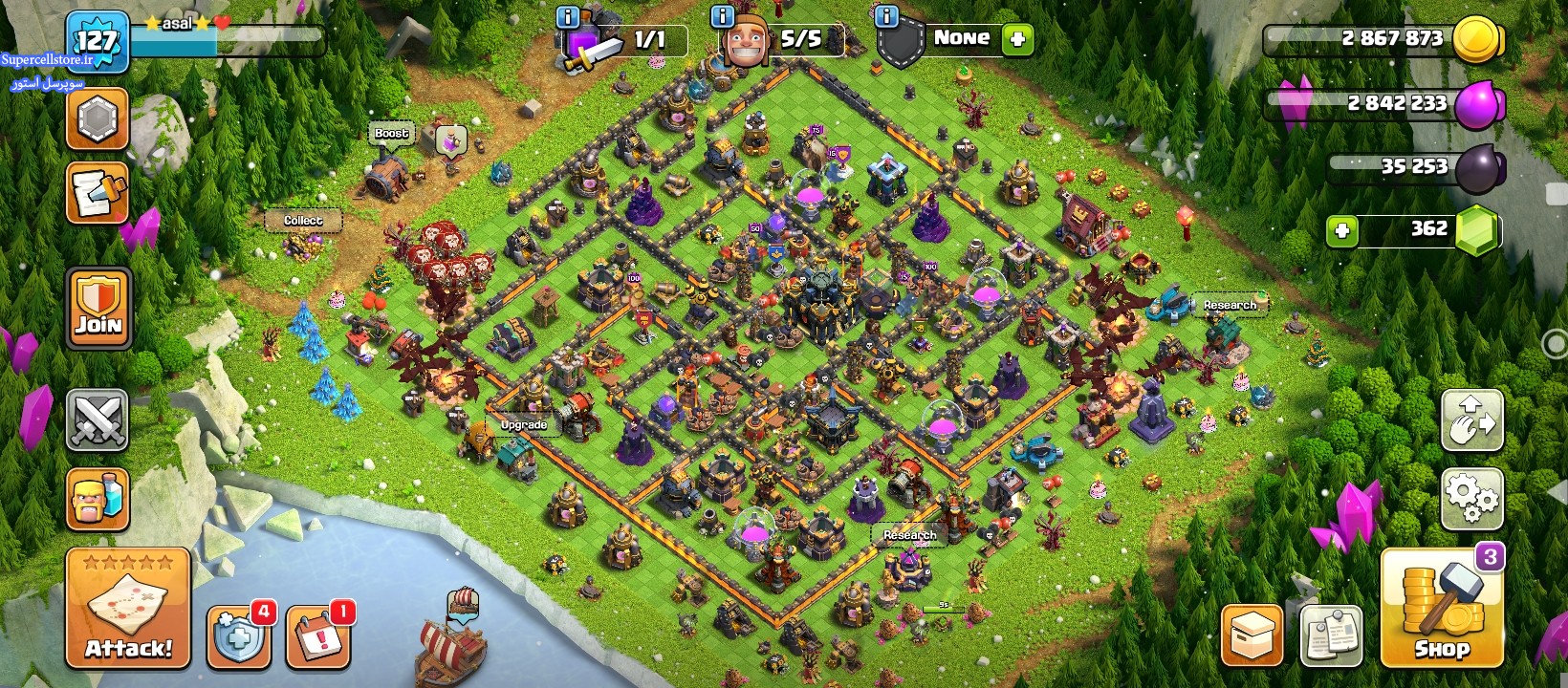Show troop info beside the 1/1 counter

[567, 16]
